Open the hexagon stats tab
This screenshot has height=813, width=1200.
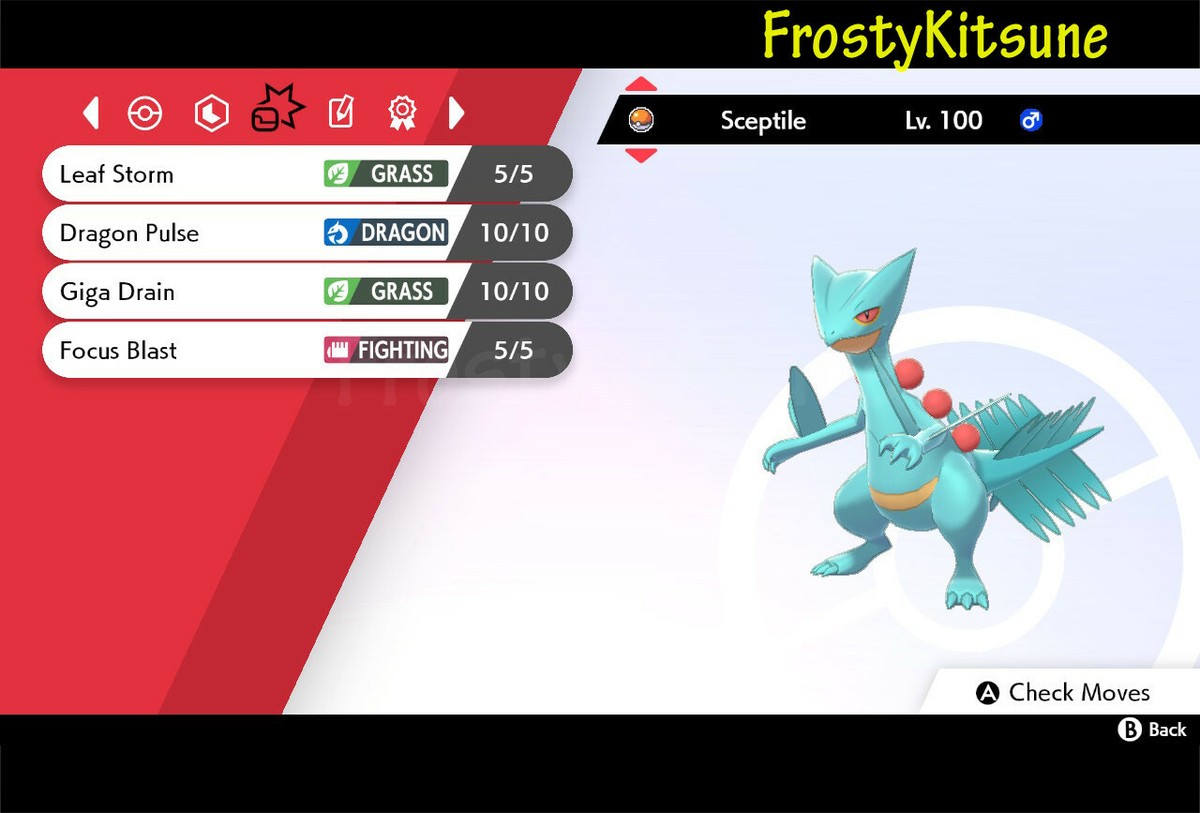[211, 114]
